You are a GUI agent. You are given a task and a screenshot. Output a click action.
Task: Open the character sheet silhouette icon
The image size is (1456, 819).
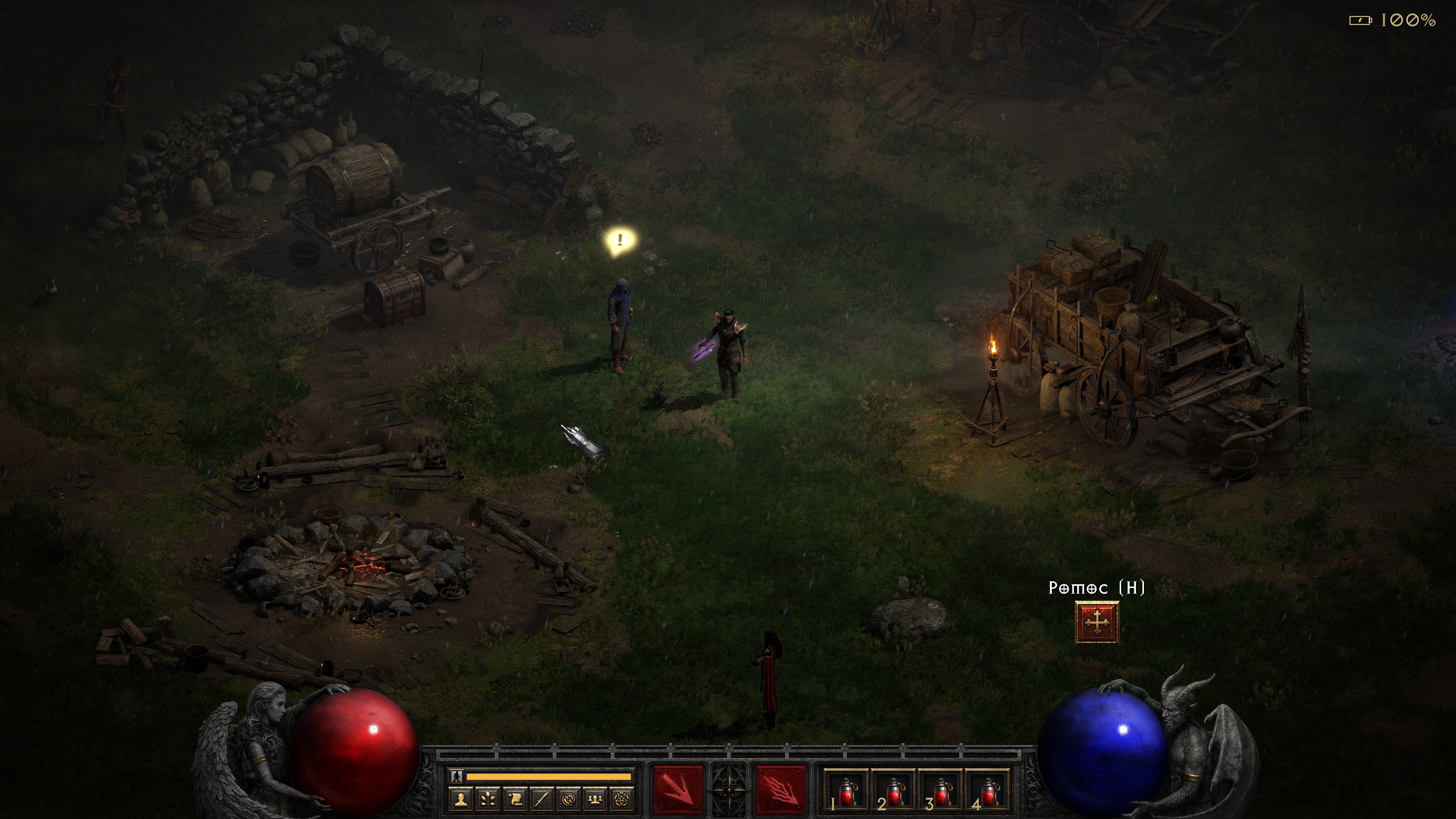pos(461,799)
